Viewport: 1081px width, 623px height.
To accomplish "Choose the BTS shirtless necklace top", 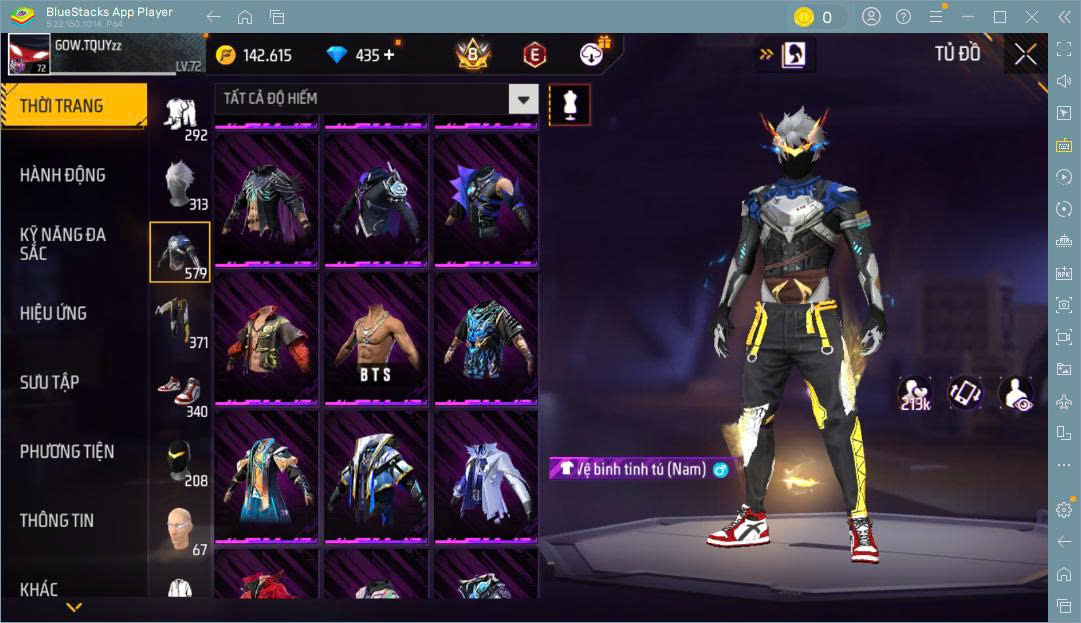I will coord(376,340).
